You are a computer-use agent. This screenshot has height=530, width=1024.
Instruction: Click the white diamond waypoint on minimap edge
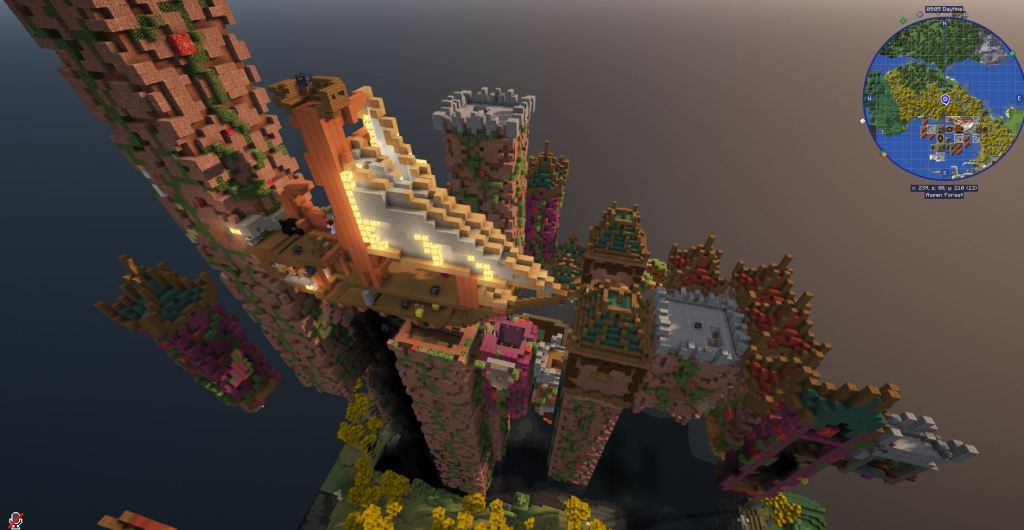[x=863, y=121]
